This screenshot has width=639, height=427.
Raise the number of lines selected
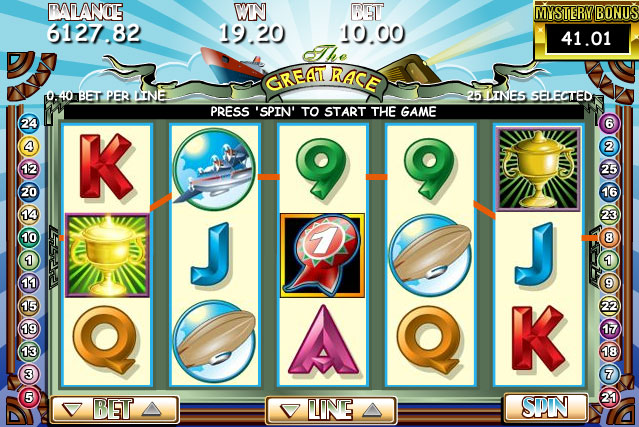pyautogui.click(x=371, y=410)
